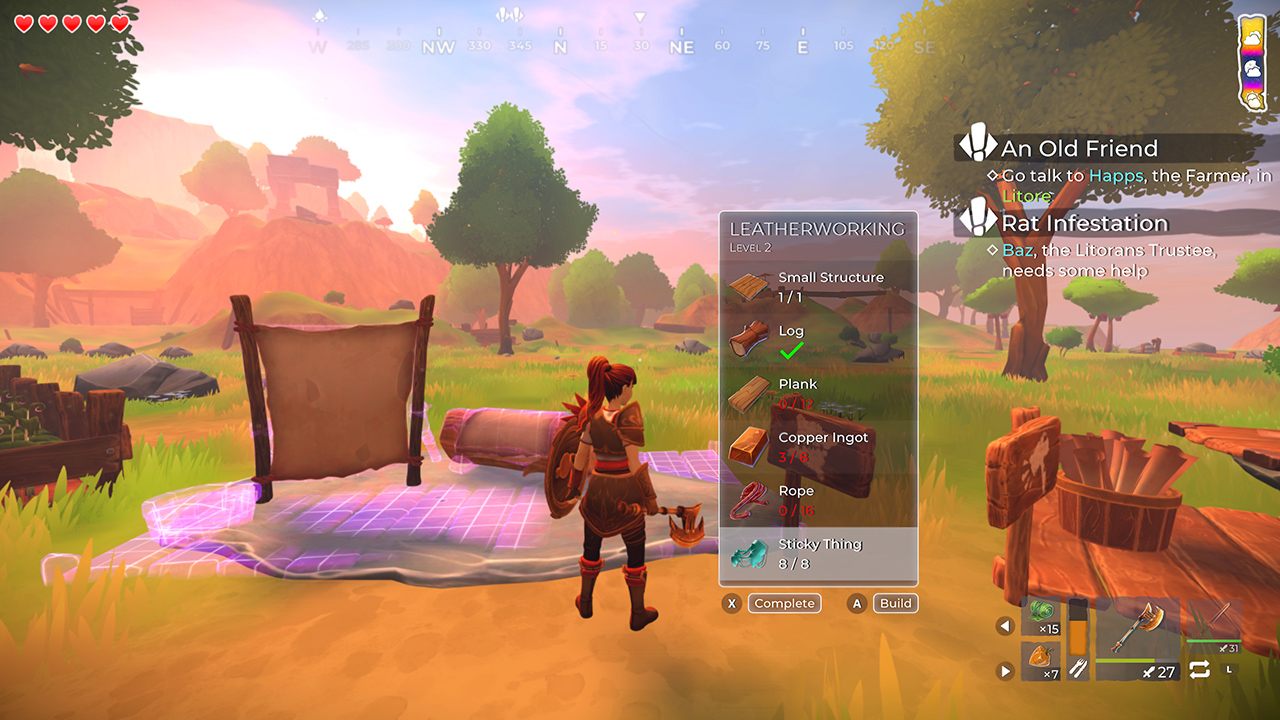Open the An Old Friend quest tracker
The width and height of the screenshot is (1280, 720).
click(1079, 149)
